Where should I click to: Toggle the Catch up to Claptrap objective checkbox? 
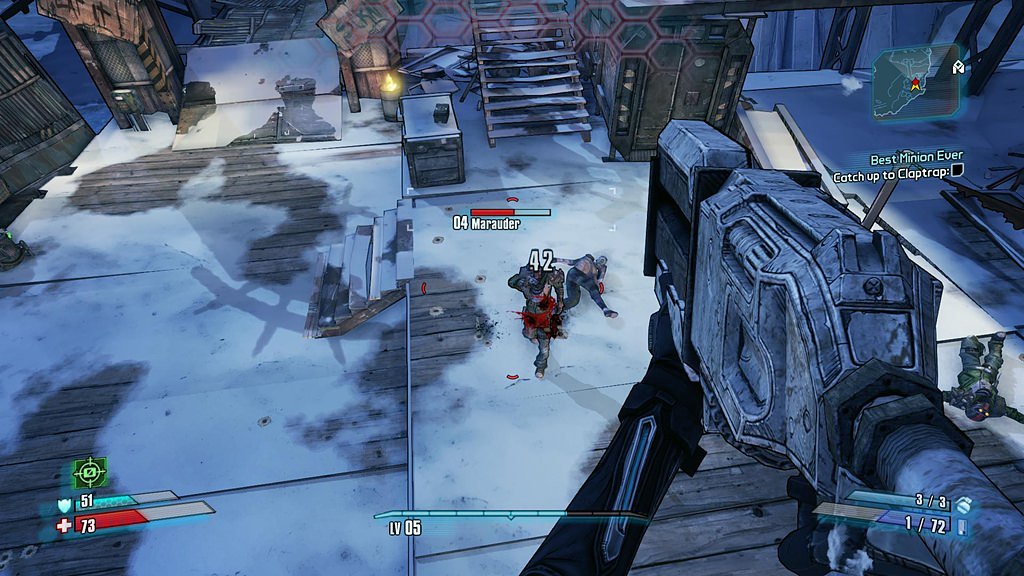click(957, 176)
